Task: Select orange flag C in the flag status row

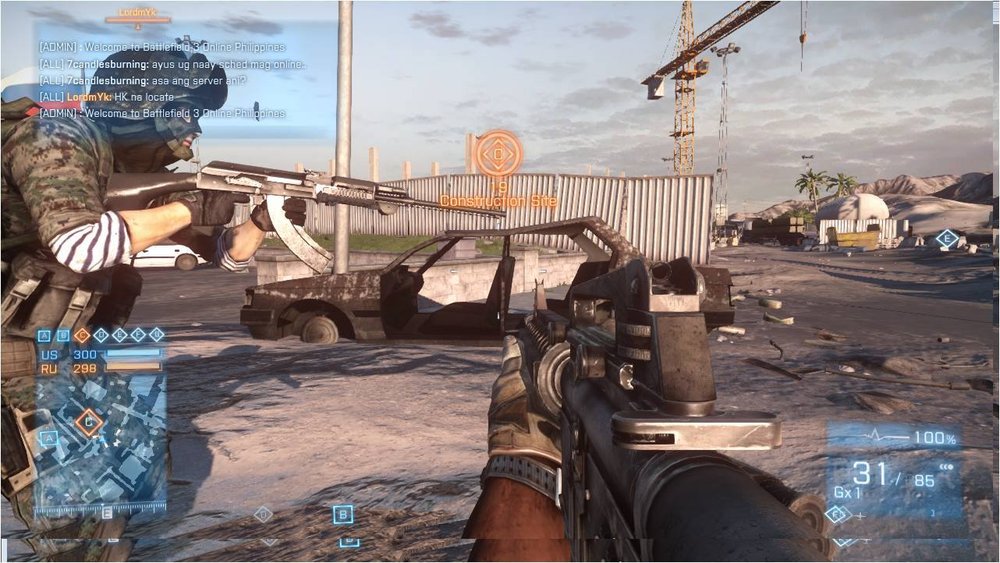Action: pos(82,335)
